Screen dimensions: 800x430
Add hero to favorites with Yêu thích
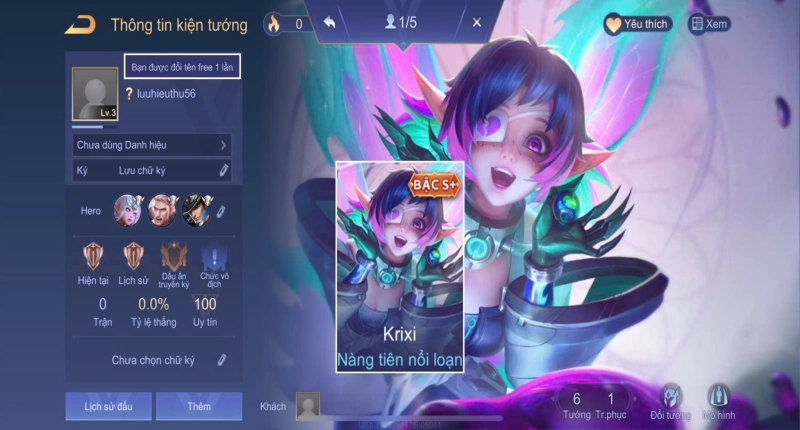638,23
